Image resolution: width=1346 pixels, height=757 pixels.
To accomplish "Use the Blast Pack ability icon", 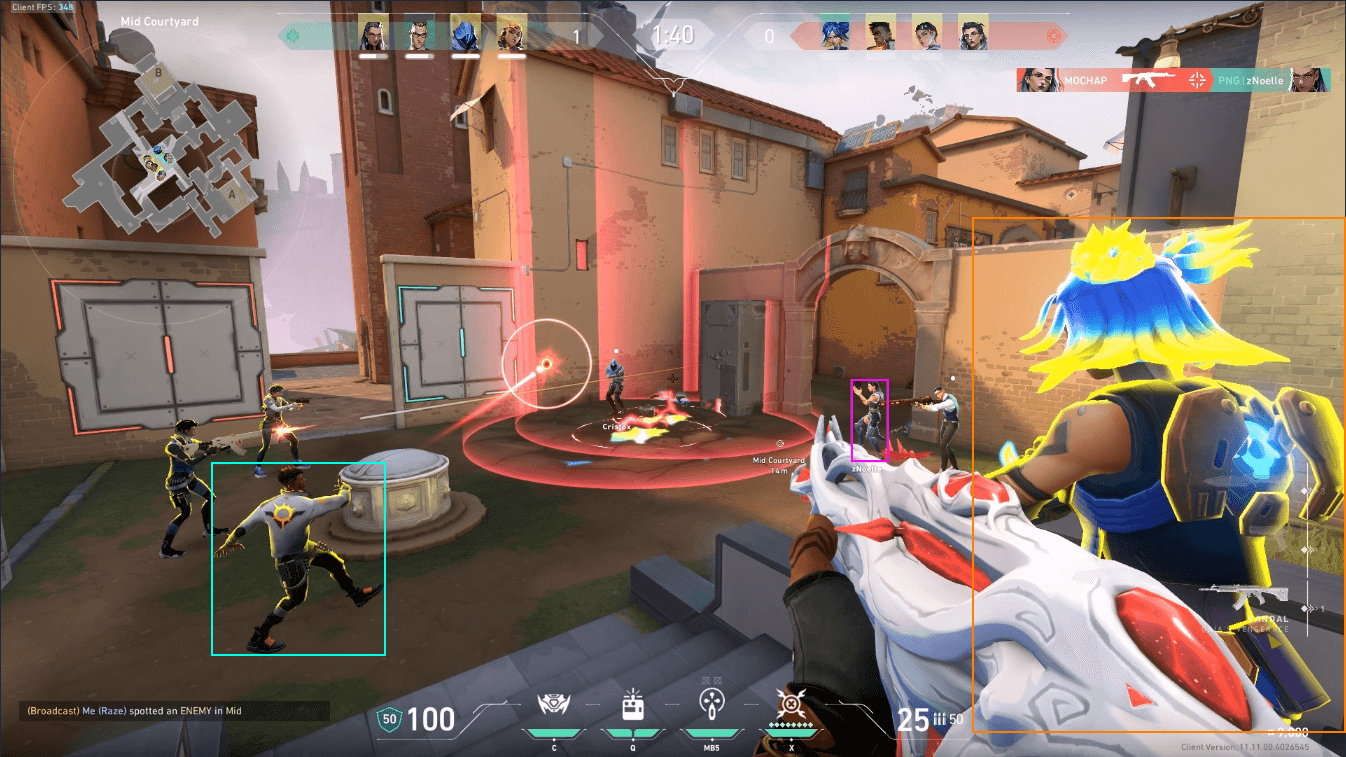I will click(x=632, y=705).
